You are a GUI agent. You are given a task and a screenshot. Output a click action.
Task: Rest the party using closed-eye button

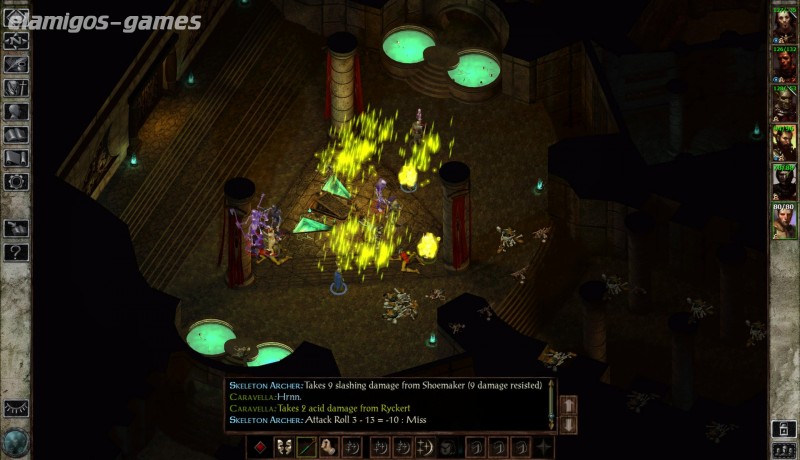pyautogui.click(x=16, y=408)
